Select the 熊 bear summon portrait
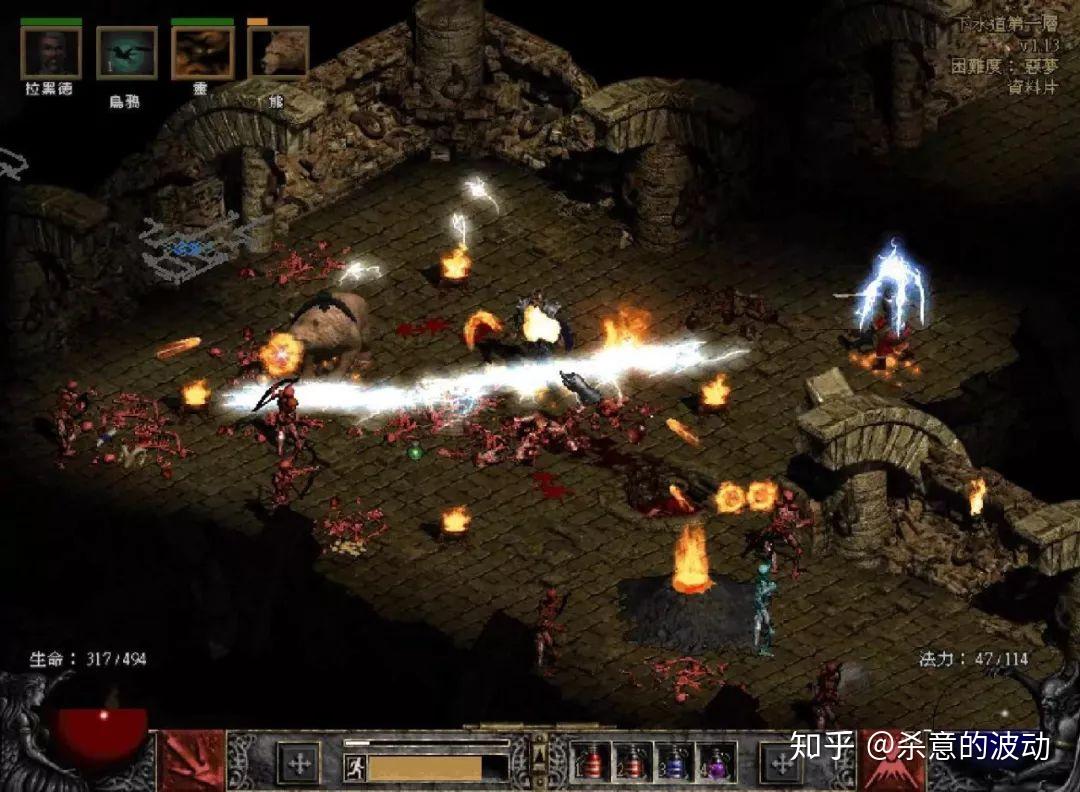 coord(277,53)
